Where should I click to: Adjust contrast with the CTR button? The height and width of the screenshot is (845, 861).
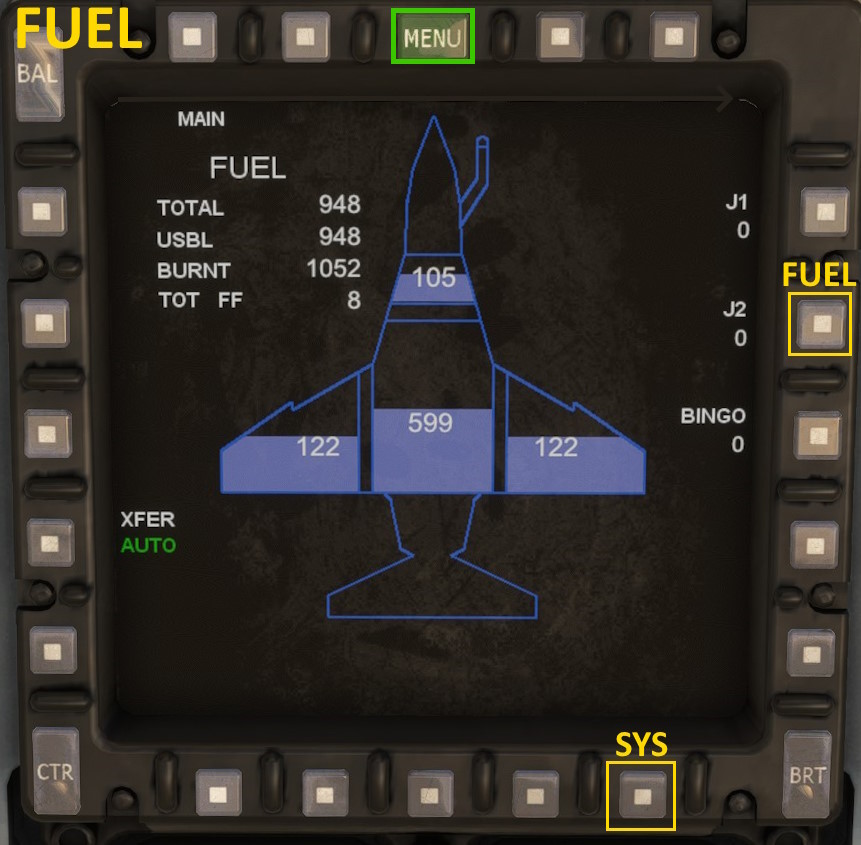(55, 771)
